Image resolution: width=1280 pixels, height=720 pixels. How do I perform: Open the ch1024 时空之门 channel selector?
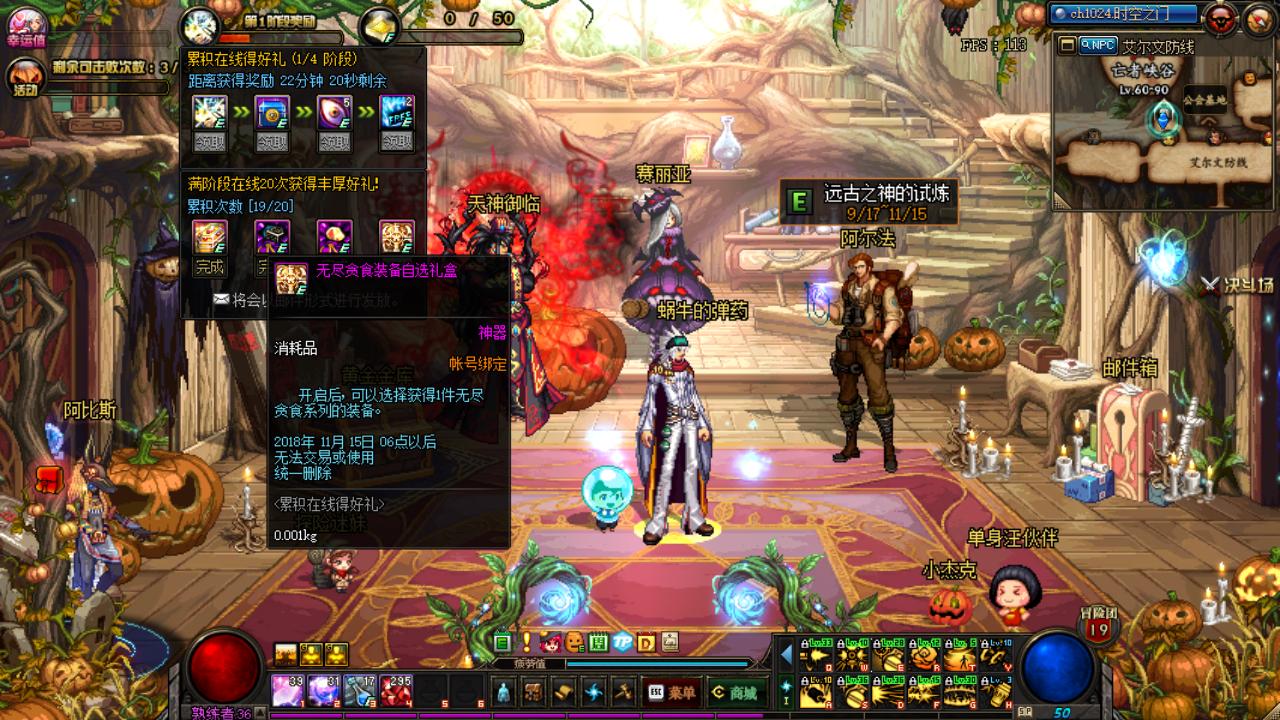pos(1123,14)
